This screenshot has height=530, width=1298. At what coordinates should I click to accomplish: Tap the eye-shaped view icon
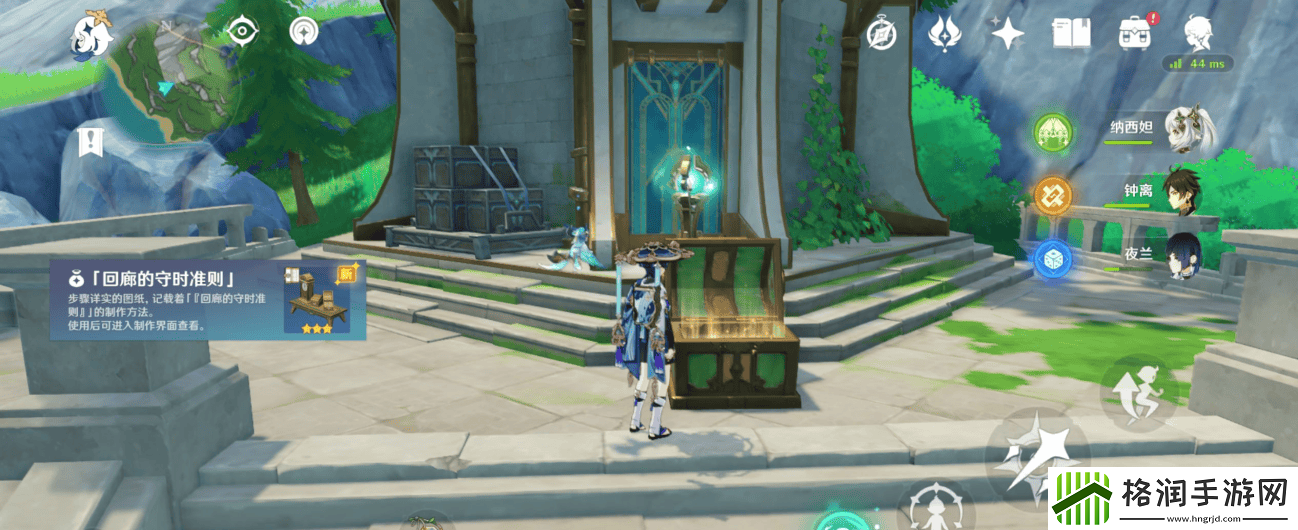(242, 32)
